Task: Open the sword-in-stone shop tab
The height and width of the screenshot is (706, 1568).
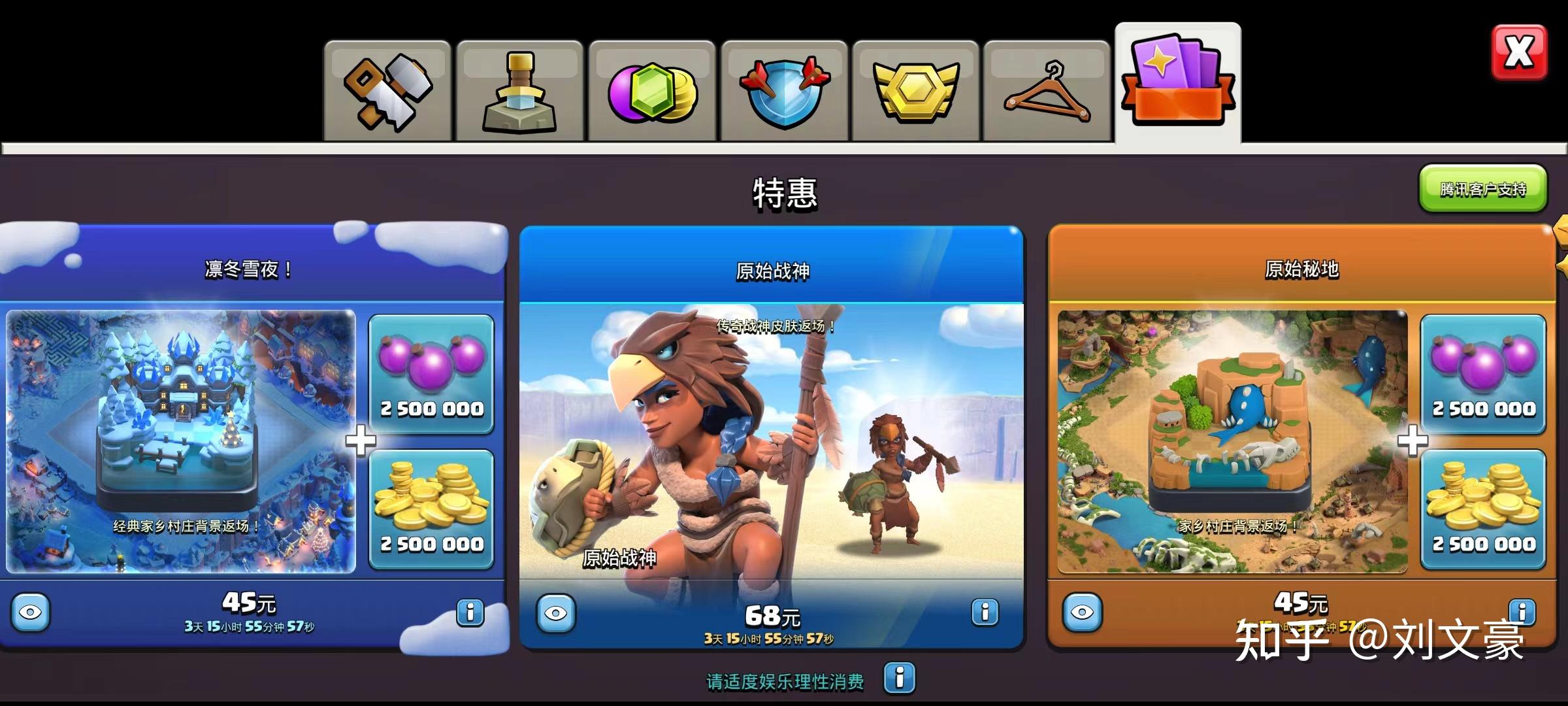Action: (x=519, y=92)
